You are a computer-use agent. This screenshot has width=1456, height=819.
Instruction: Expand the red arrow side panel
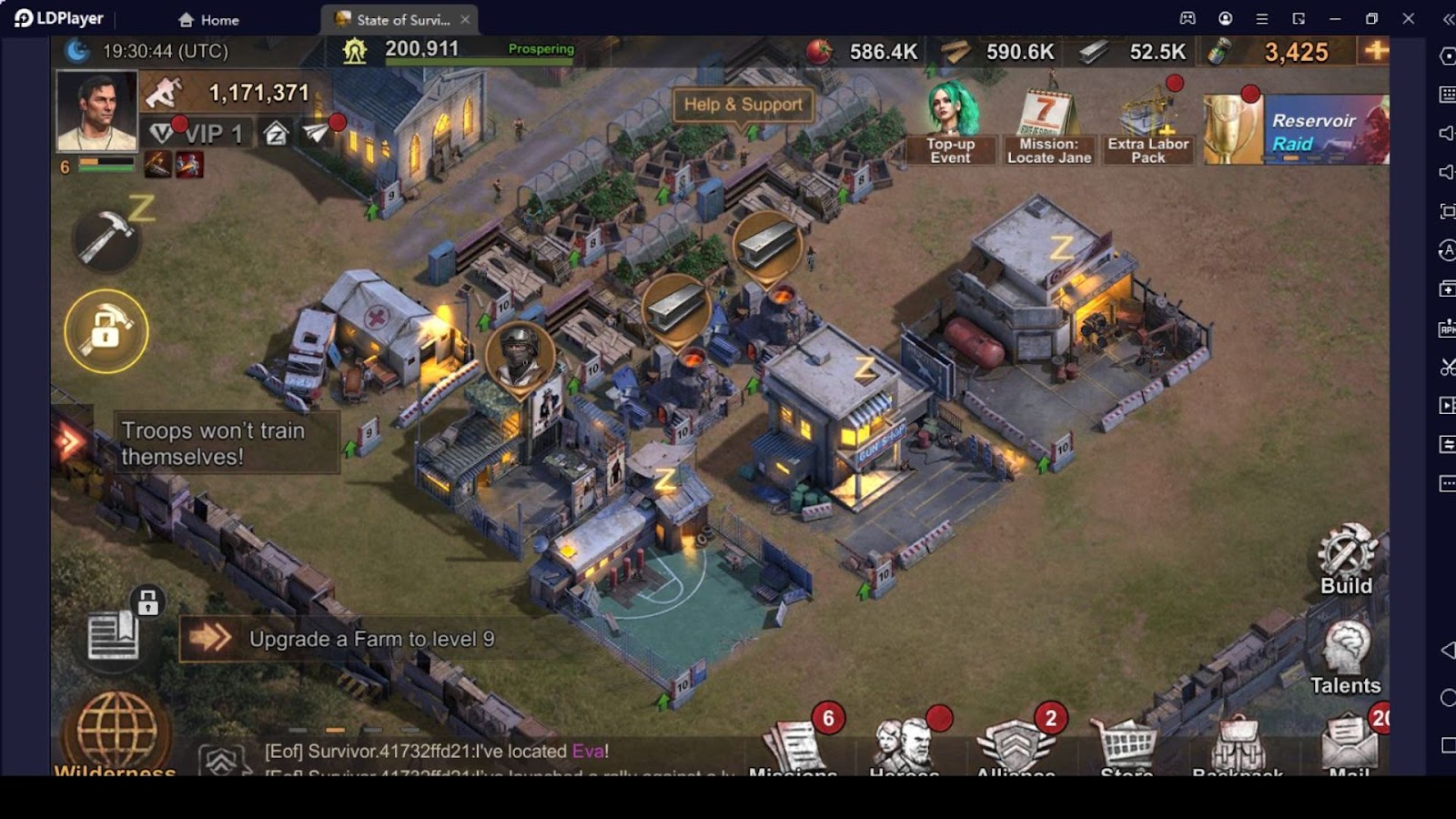[x=70, y=442]
